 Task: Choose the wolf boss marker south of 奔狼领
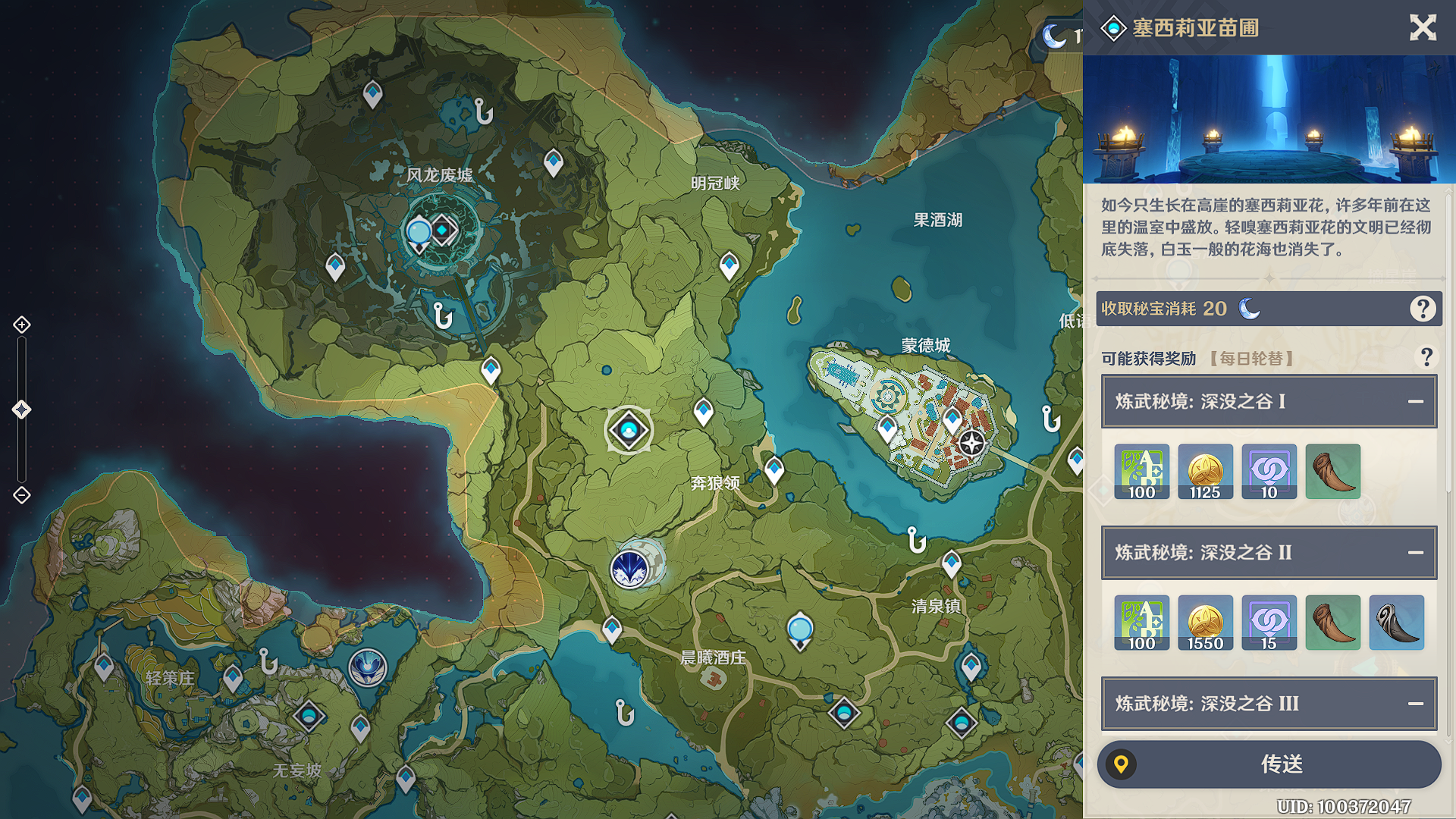(630, 568)
